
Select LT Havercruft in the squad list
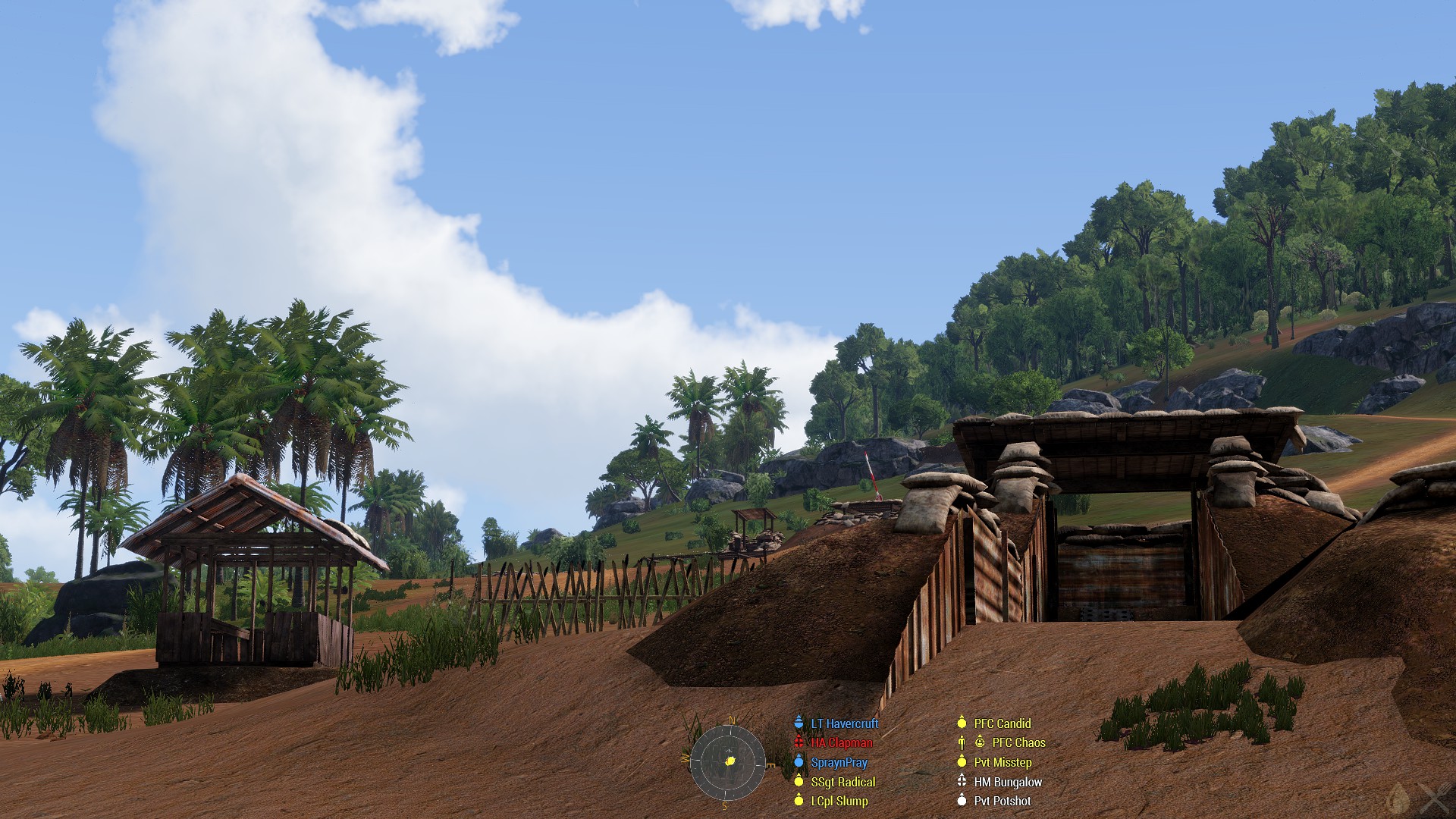pos(844,723)
